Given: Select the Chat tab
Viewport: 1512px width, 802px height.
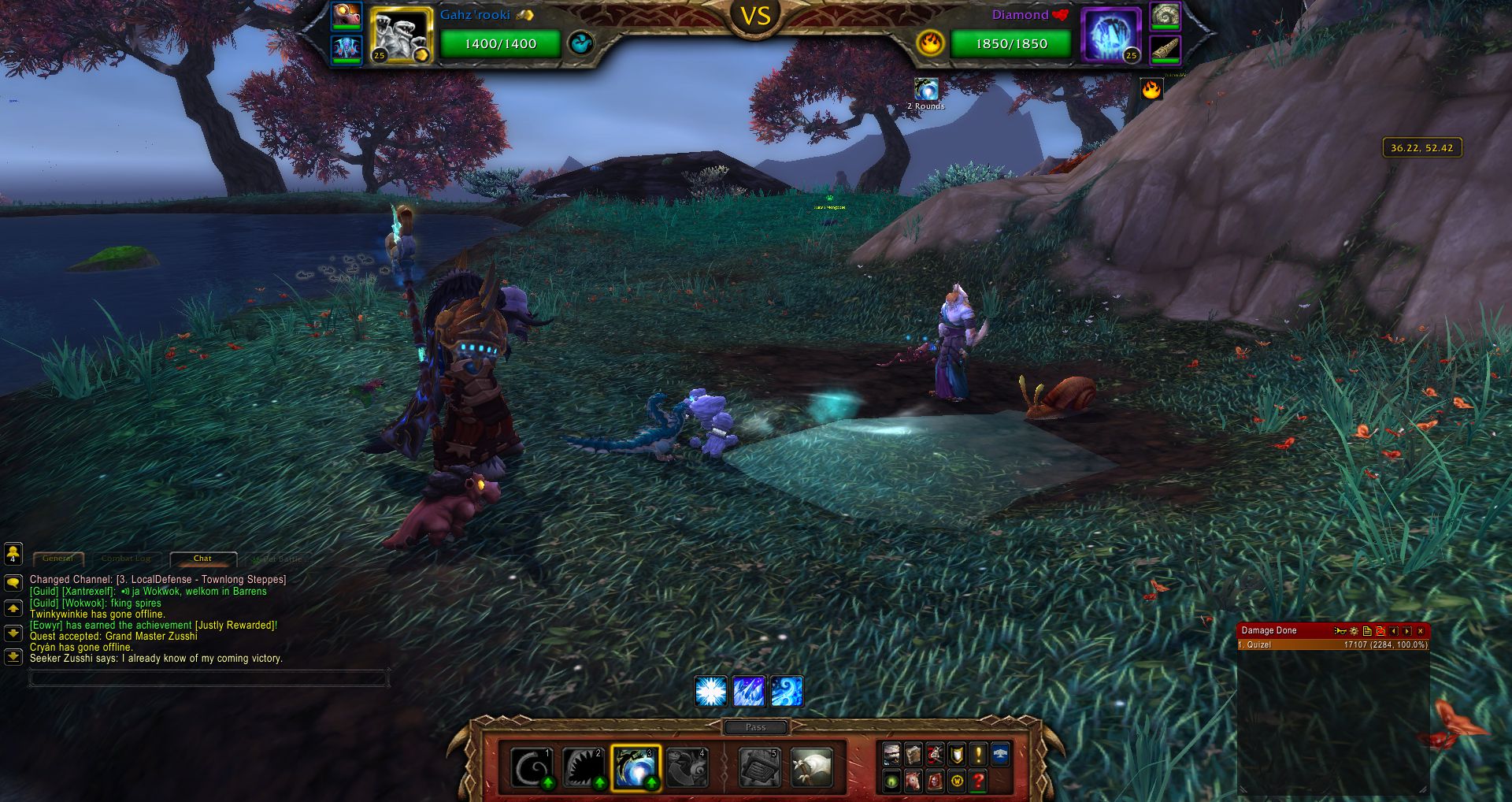Looking at the screenshot, I should (202, 559).
